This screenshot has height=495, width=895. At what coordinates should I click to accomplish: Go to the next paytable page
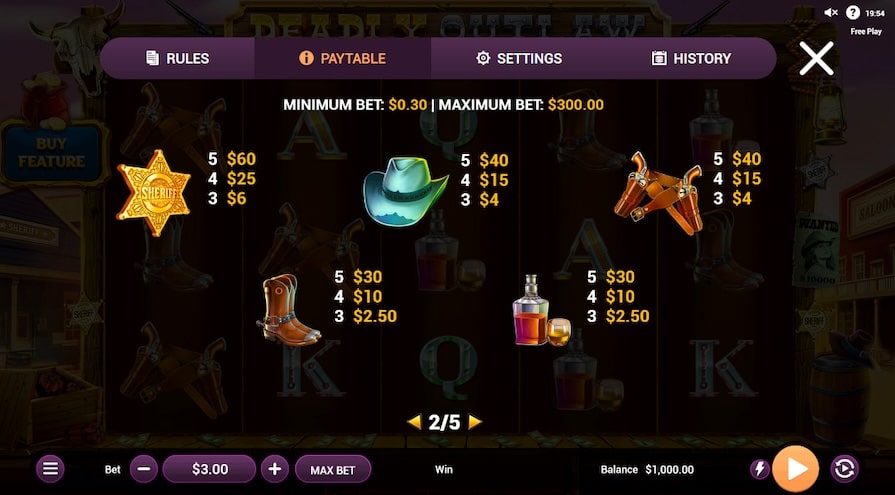(475, 422)
